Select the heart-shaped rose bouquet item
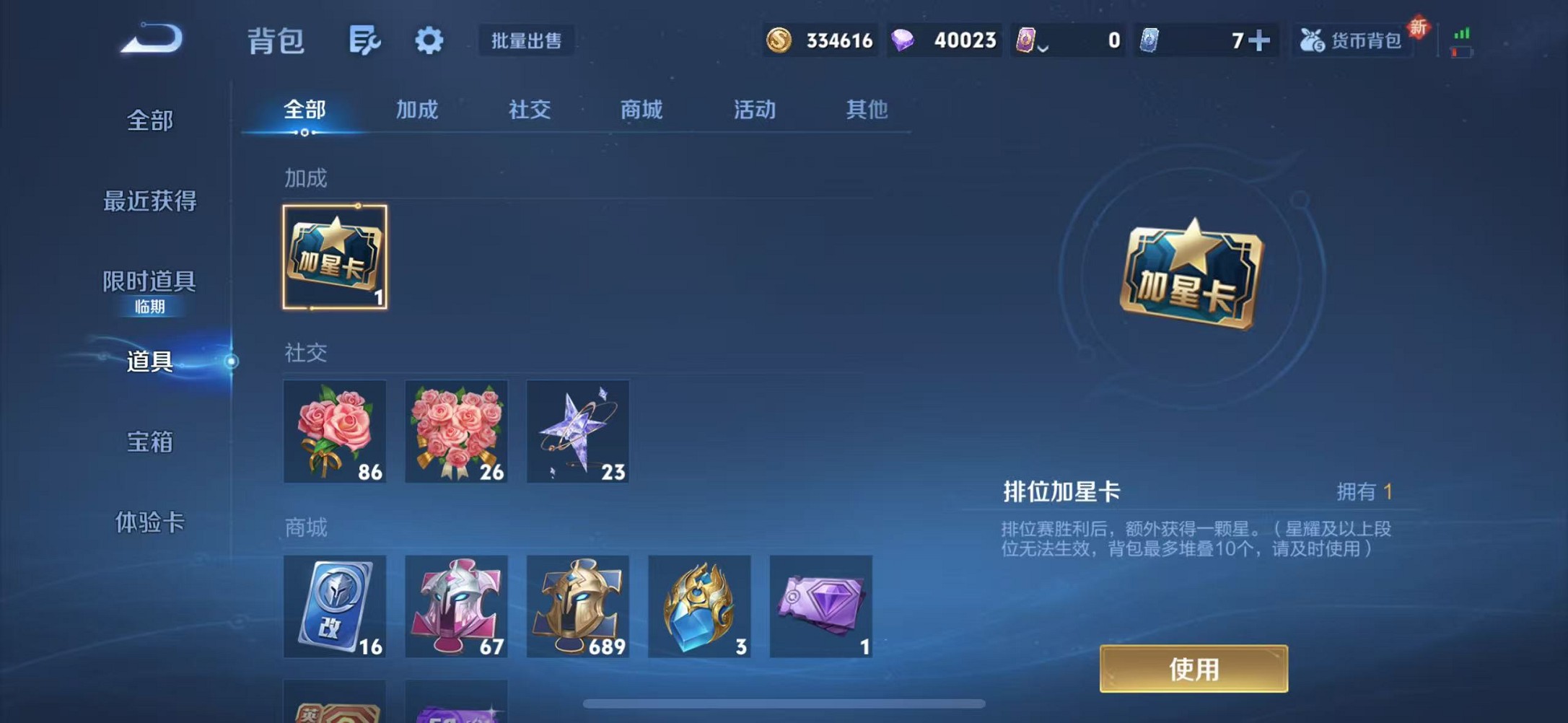 (x=456, y=431)
